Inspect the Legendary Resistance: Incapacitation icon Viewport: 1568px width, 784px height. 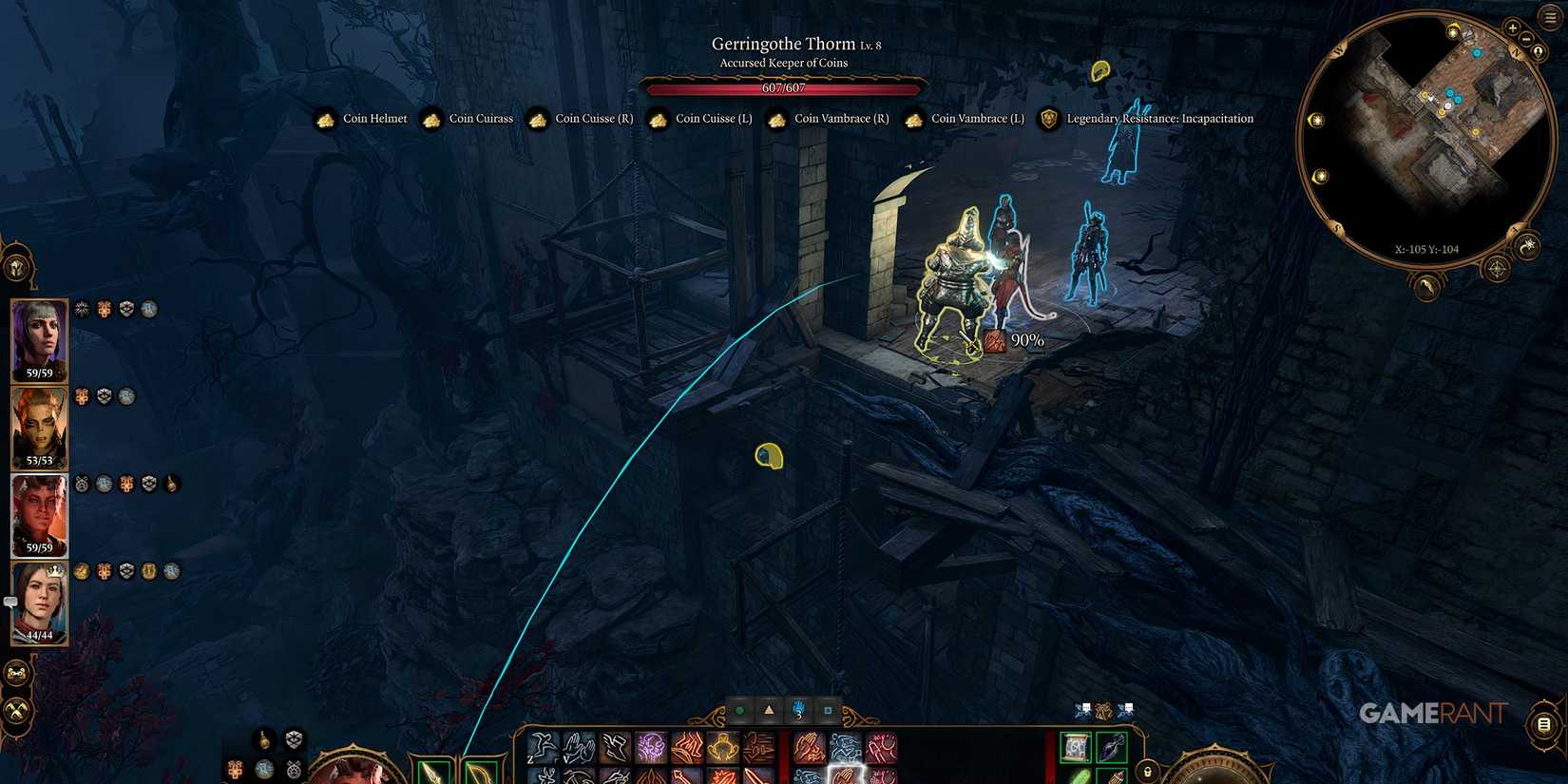(x=1048, y=119)
